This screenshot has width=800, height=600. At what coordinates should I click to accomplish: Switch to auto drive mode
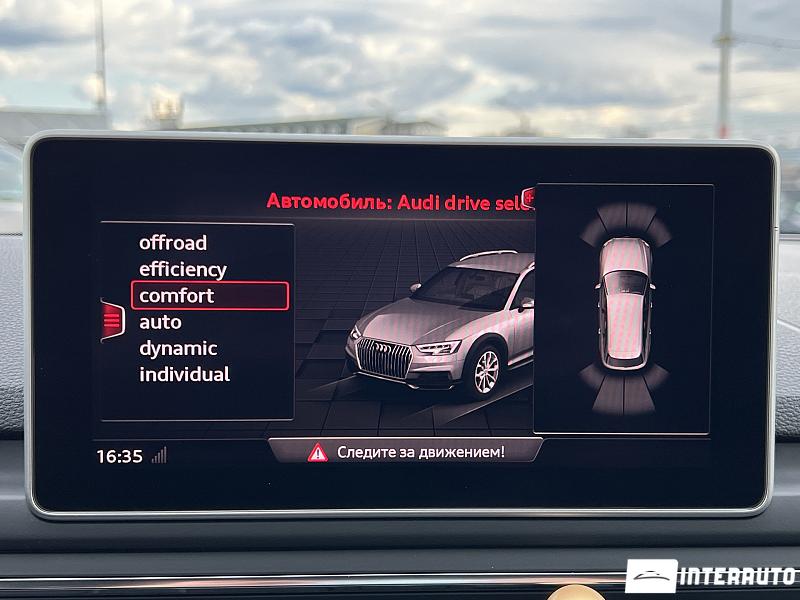point(160,322)
